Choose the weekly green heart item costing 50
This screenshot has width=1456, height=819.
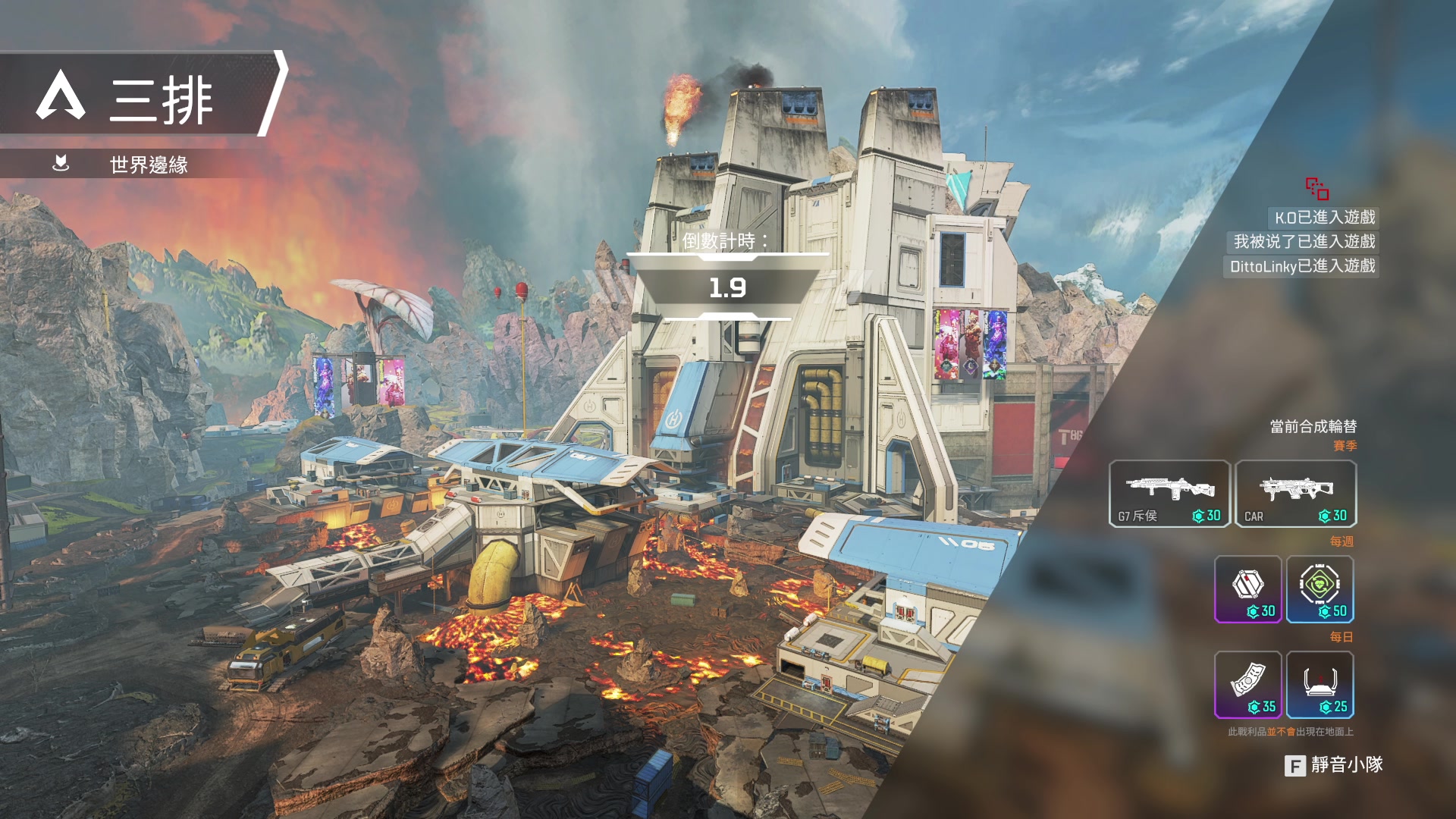(1320, 589)
